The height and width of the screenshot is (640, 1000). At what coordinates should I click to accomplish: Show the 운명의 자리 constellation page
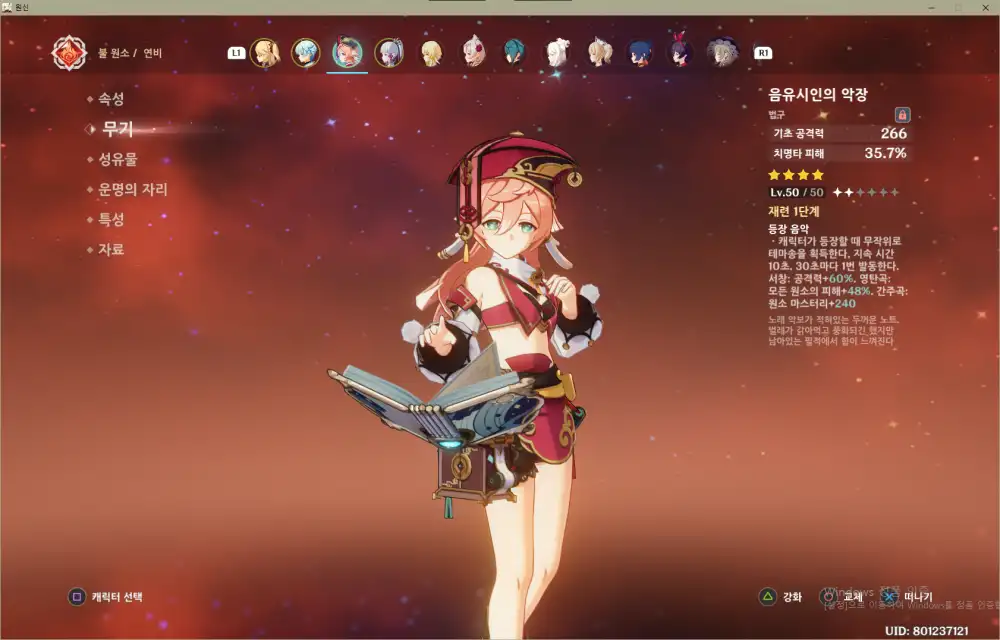pos(131,189)
